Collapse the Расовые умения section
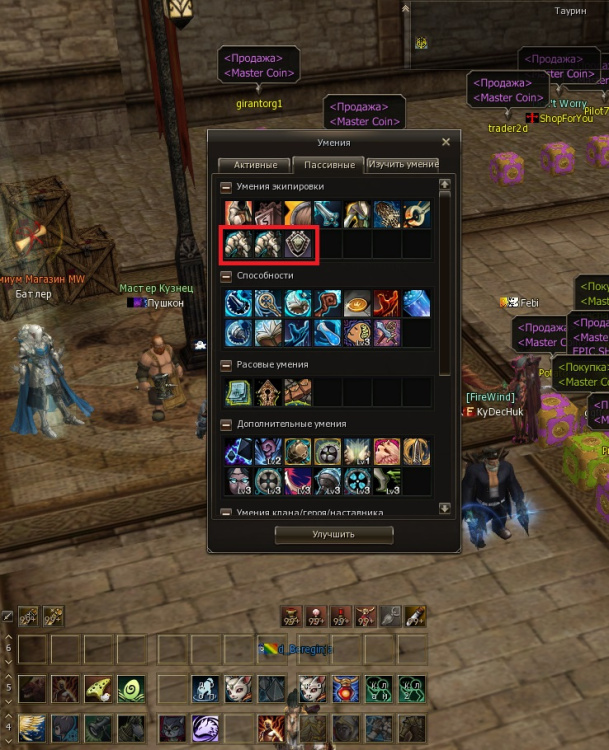609x750 pixels. click(x=226, y=365)
